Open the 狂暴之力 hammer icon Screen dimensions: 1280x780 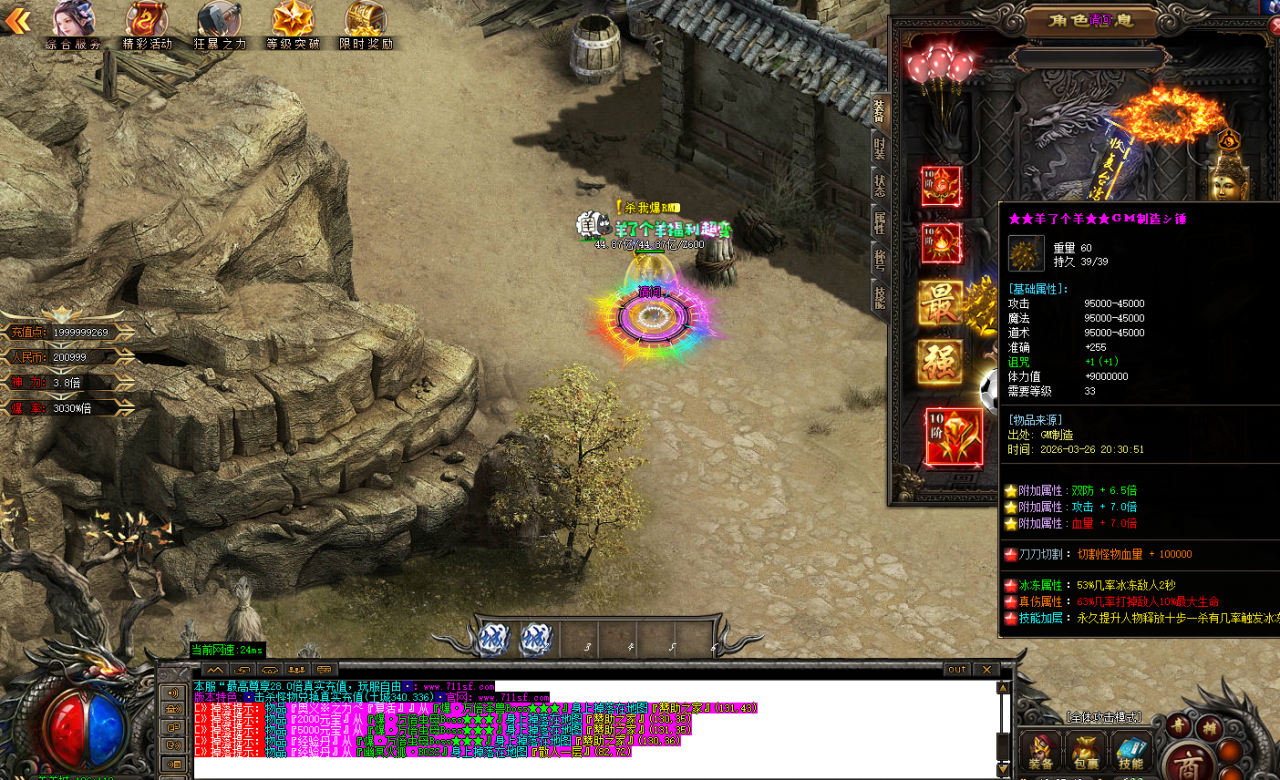(x=219, y=24)
